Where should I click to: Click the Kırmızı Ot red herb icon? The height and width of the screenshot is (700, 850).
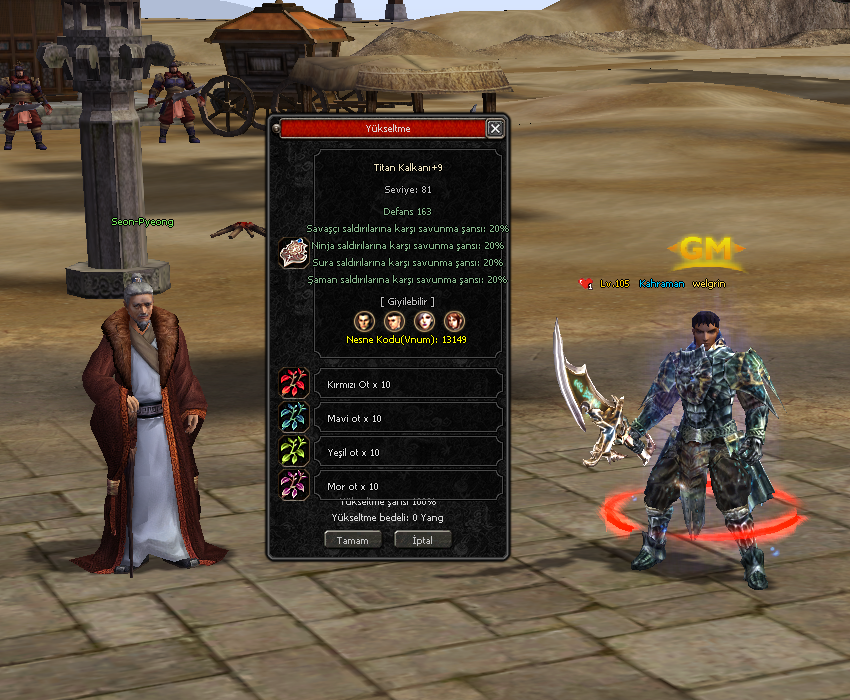click(x=294, y=384)
